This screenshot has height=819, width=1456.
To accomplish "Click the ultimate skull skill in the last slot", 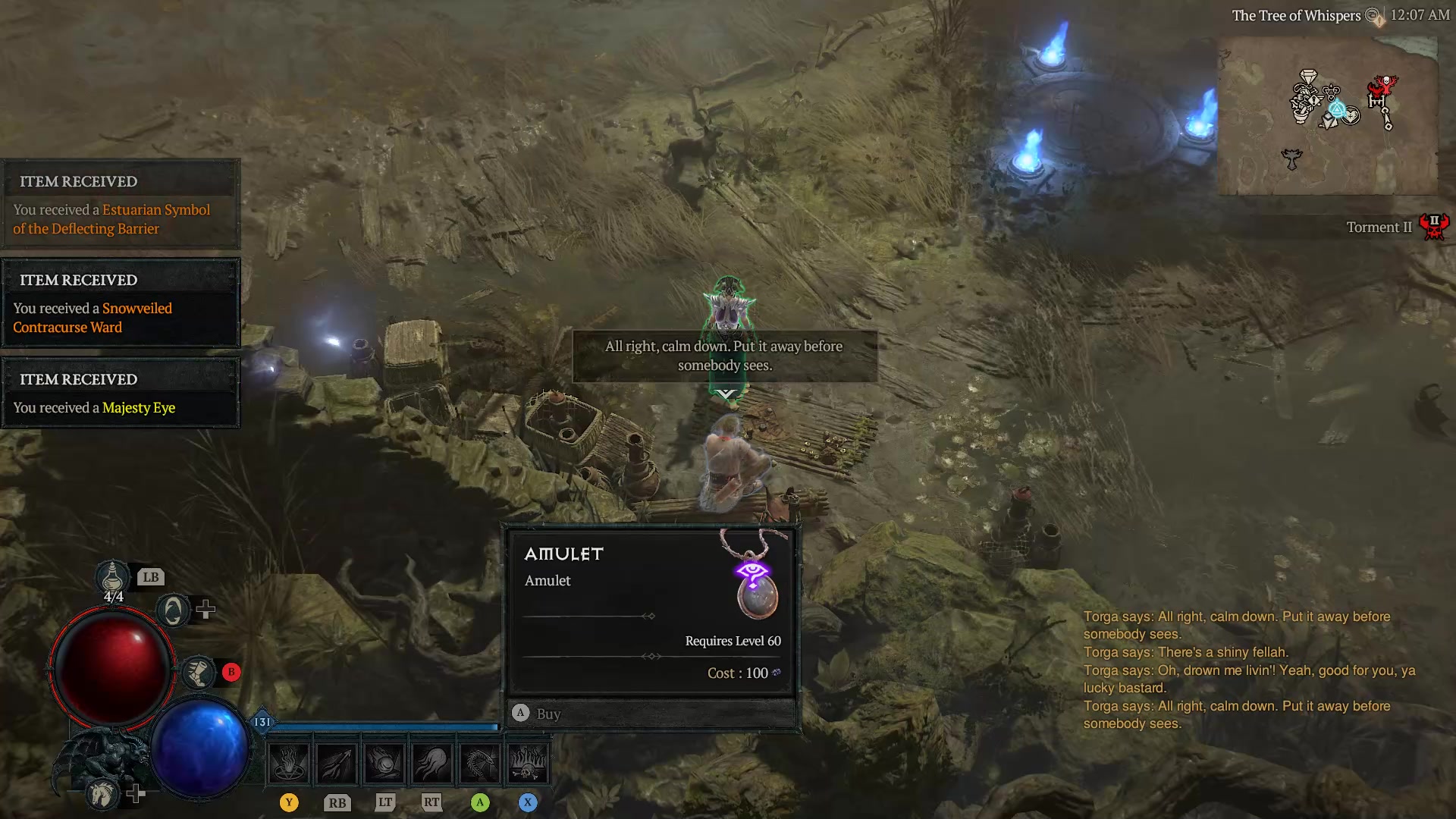I will (x=529, y=762).
